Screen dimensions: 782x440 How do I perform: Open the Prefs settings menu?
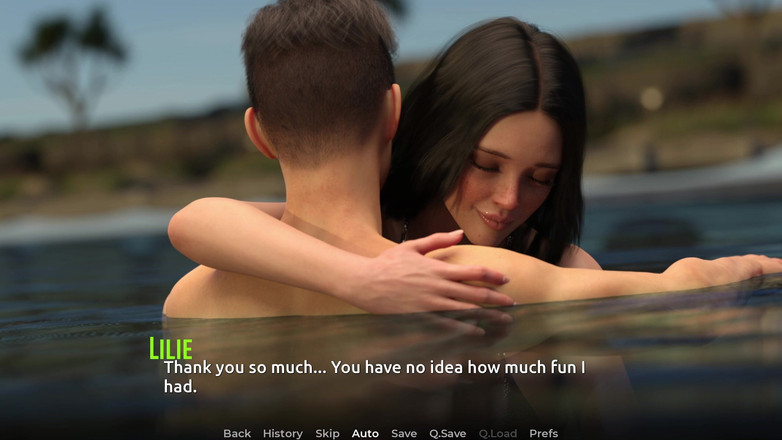[x=544, y=433]
